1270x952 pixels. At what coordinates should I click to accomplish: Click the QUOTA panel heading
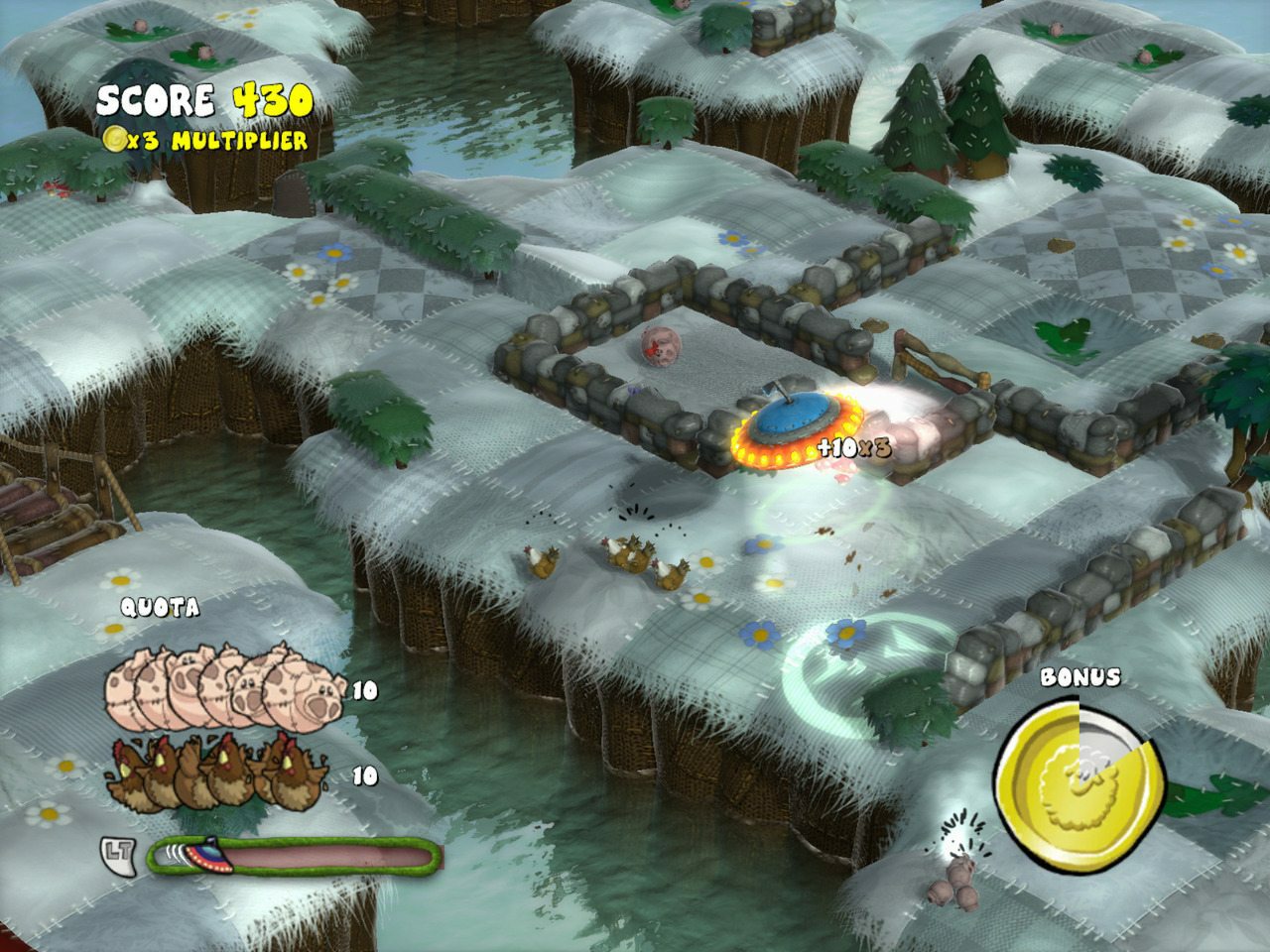(x=160, y=606)
